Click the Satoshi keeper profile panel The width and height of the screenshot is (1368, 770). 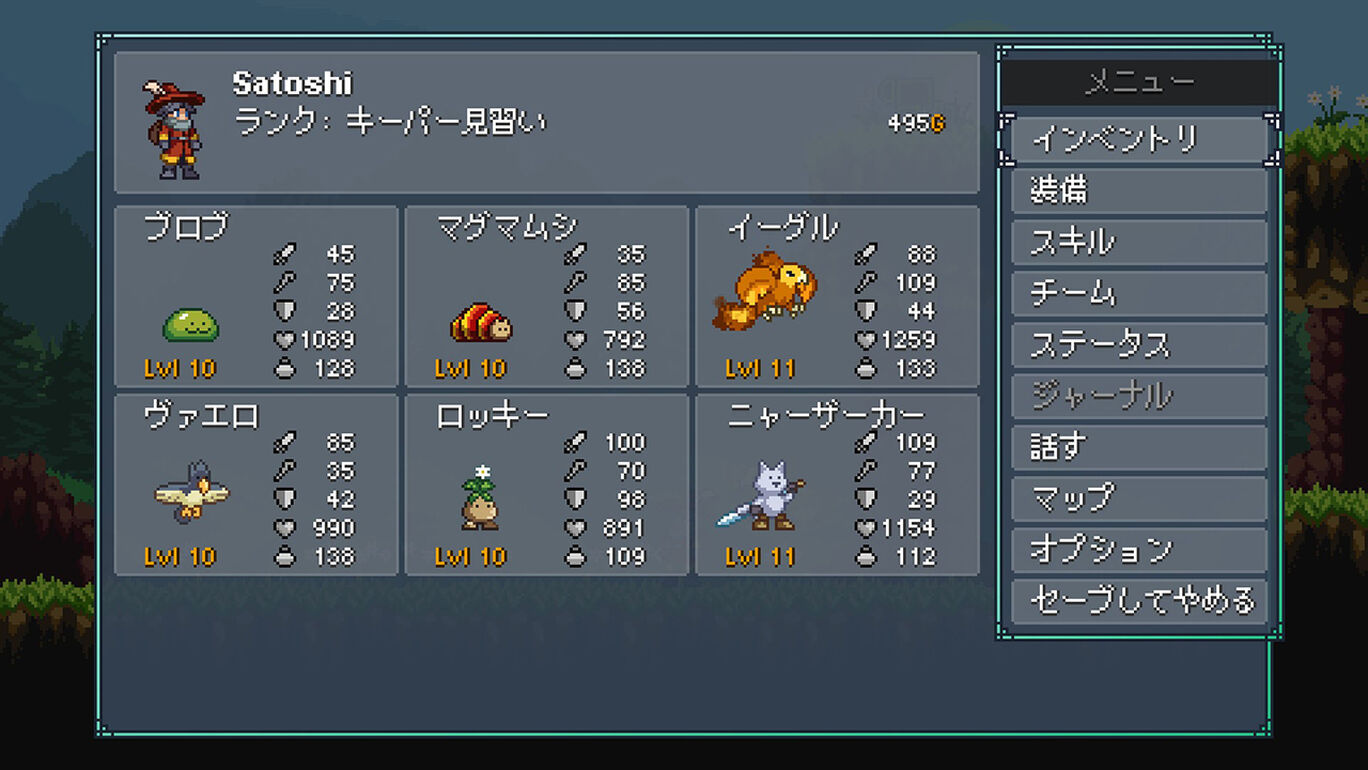pyautogui.click(x=546, y=122)
